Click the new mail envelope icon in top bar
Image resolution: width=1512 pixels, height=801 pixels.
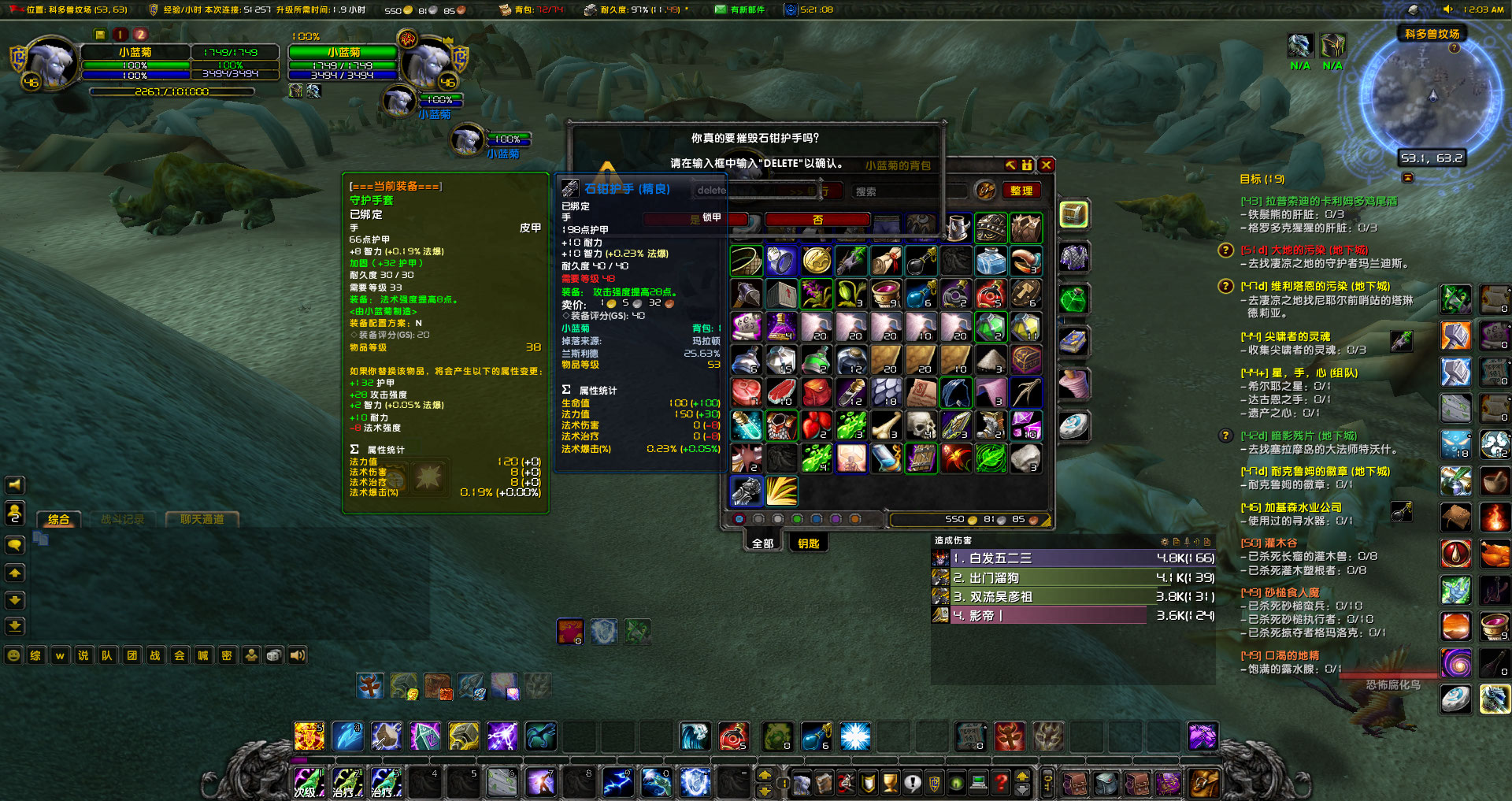tap(720, 9)
